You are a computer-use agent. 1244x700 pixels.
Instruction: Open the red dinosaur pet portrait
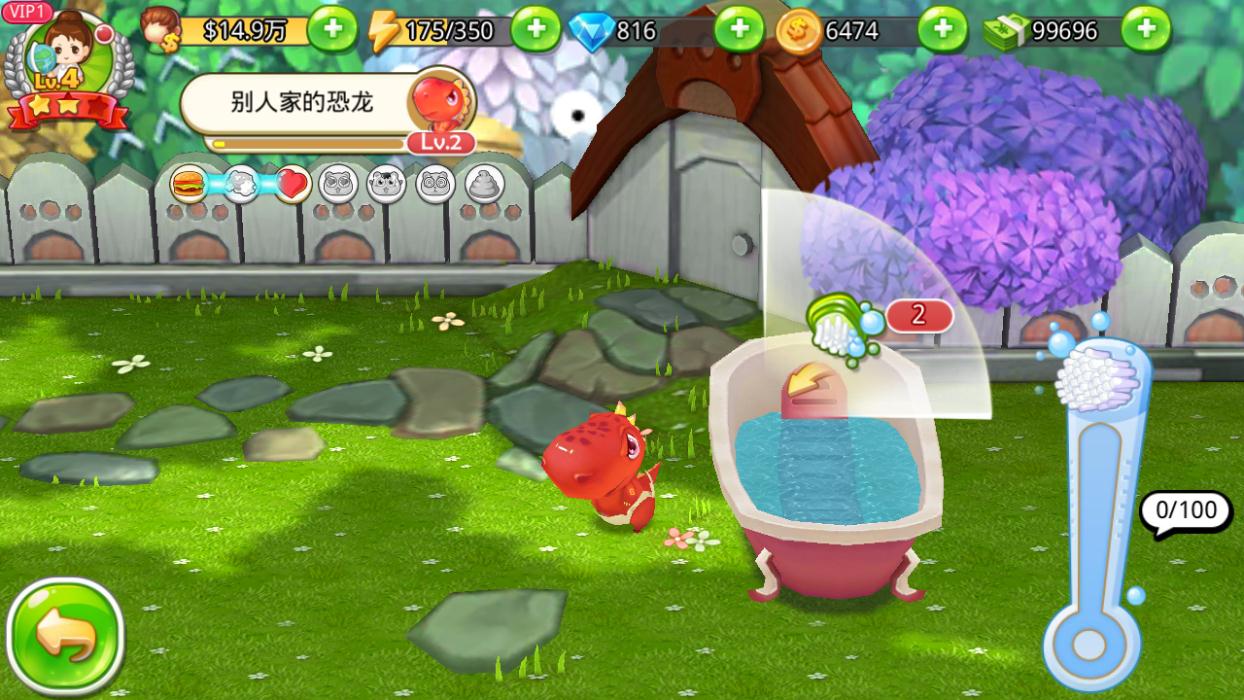(441, 104)
